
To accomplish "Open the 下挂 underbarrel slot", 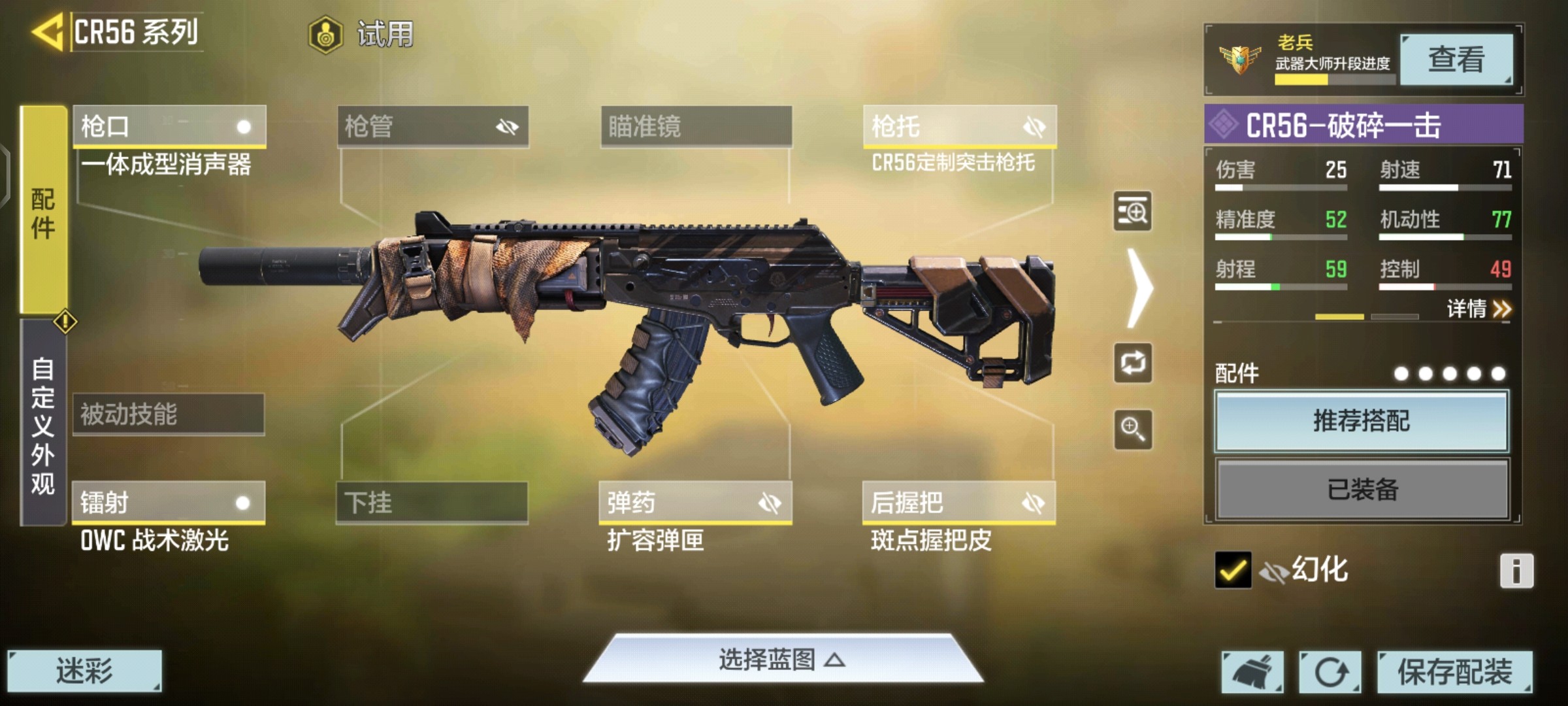I will point(432,502).
